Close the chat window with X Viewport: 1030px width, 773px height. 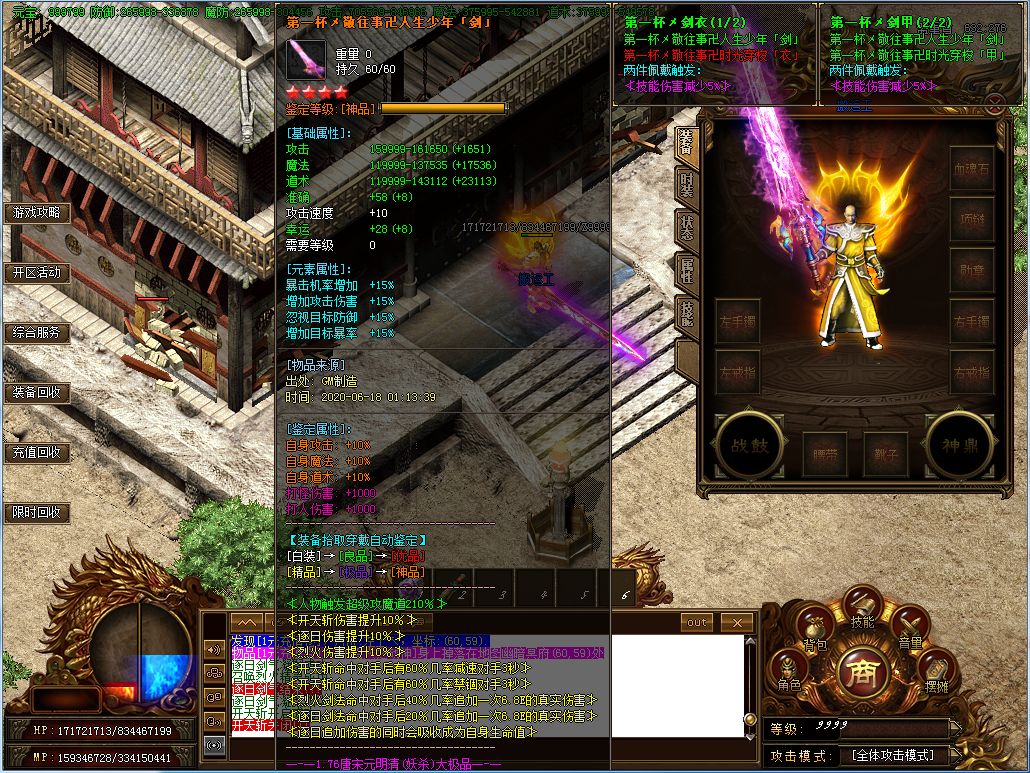(737, 622)
